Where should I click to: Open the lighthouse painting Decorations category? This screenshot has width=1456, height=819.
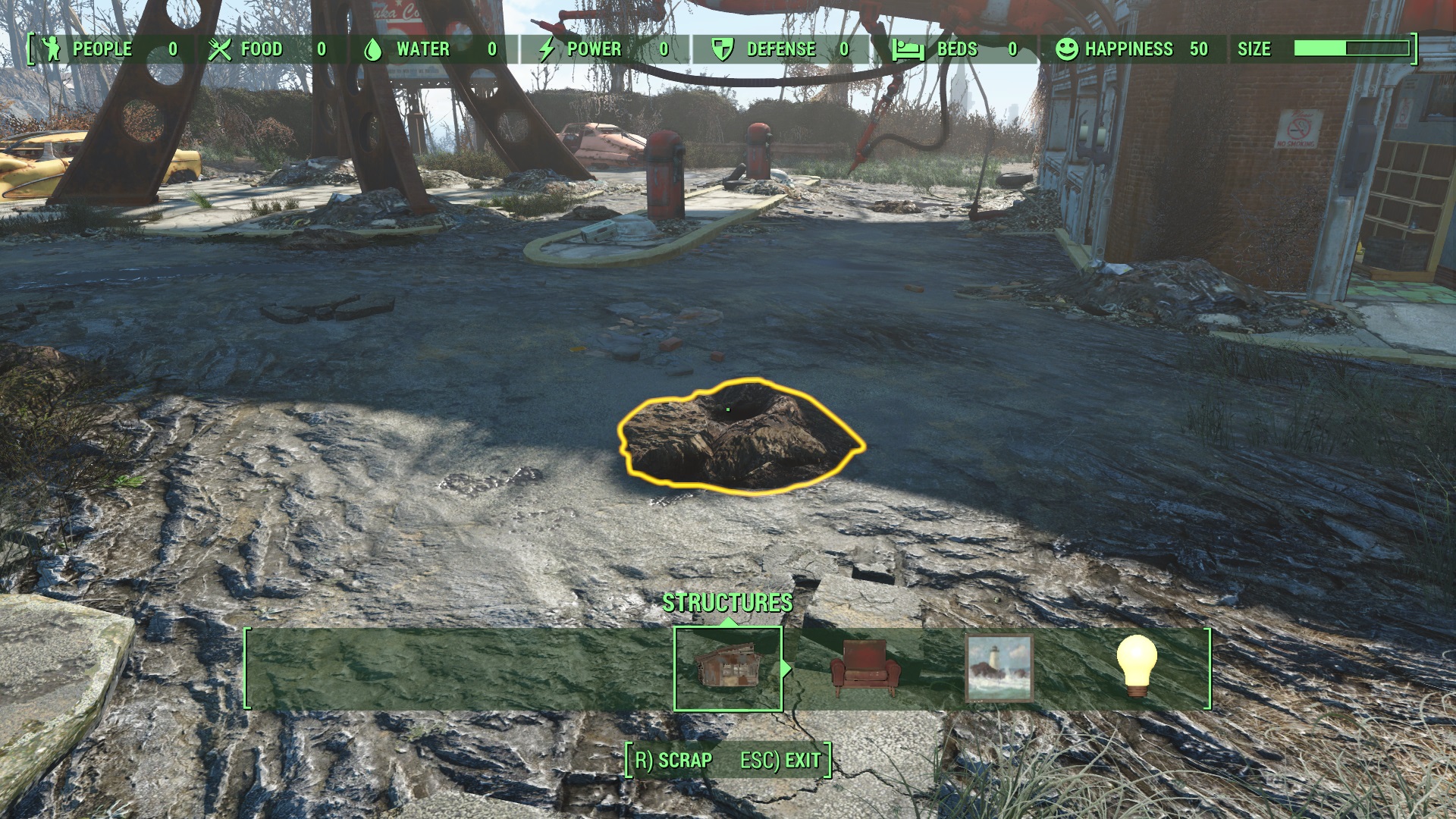click(x=999, y=668)
